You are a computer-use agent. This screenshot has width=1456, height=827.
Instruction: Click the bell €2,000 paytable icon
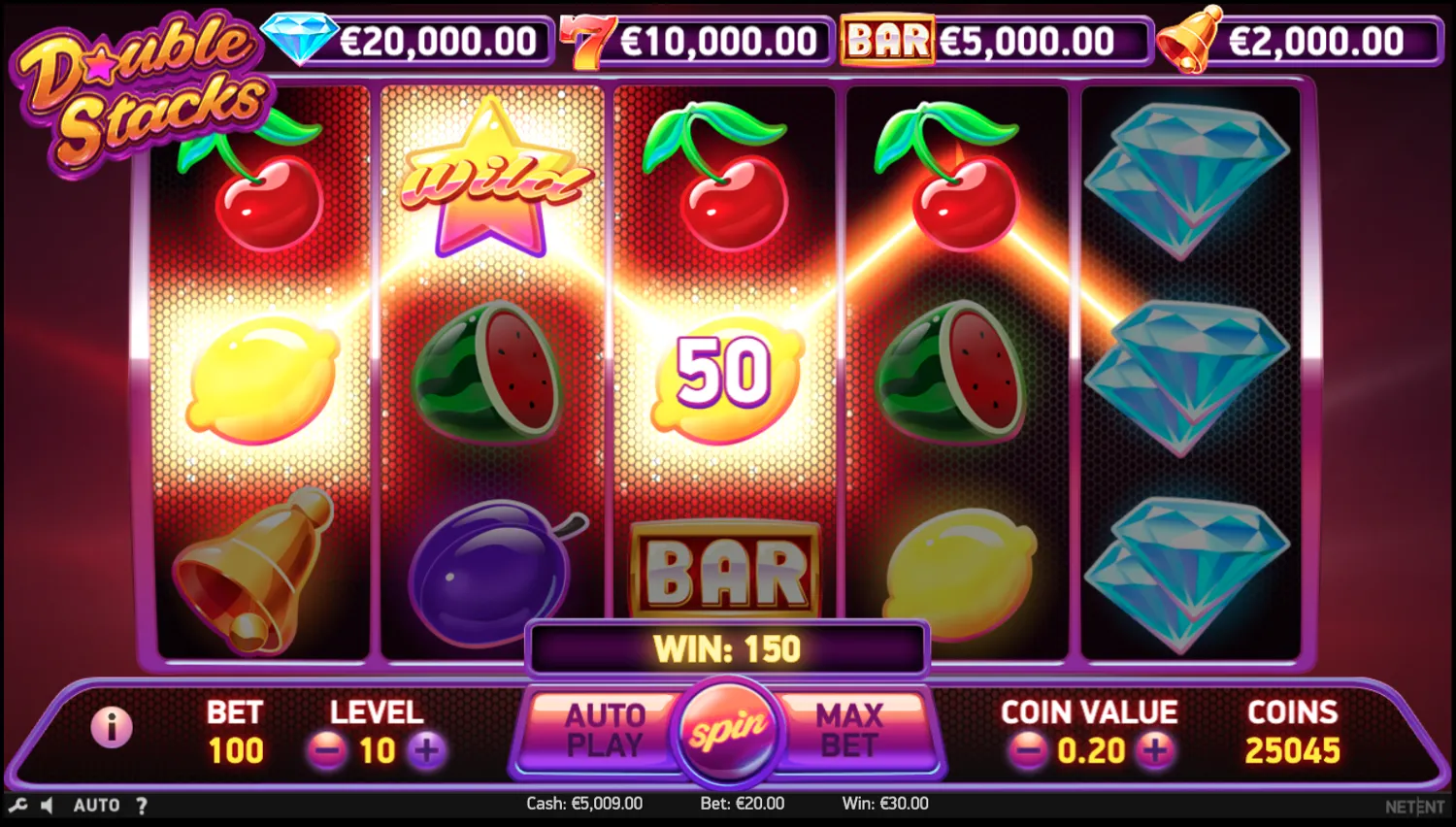(1191, 41)
